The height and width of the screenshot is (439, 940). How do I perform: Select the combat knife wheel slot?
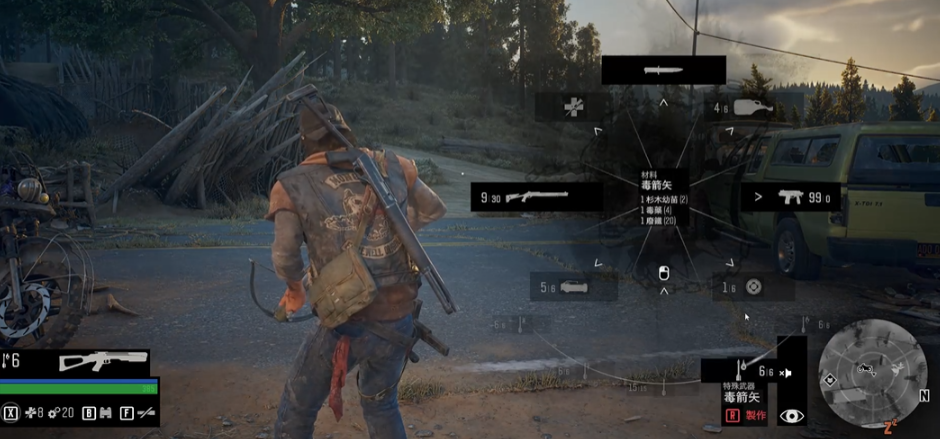663,70
